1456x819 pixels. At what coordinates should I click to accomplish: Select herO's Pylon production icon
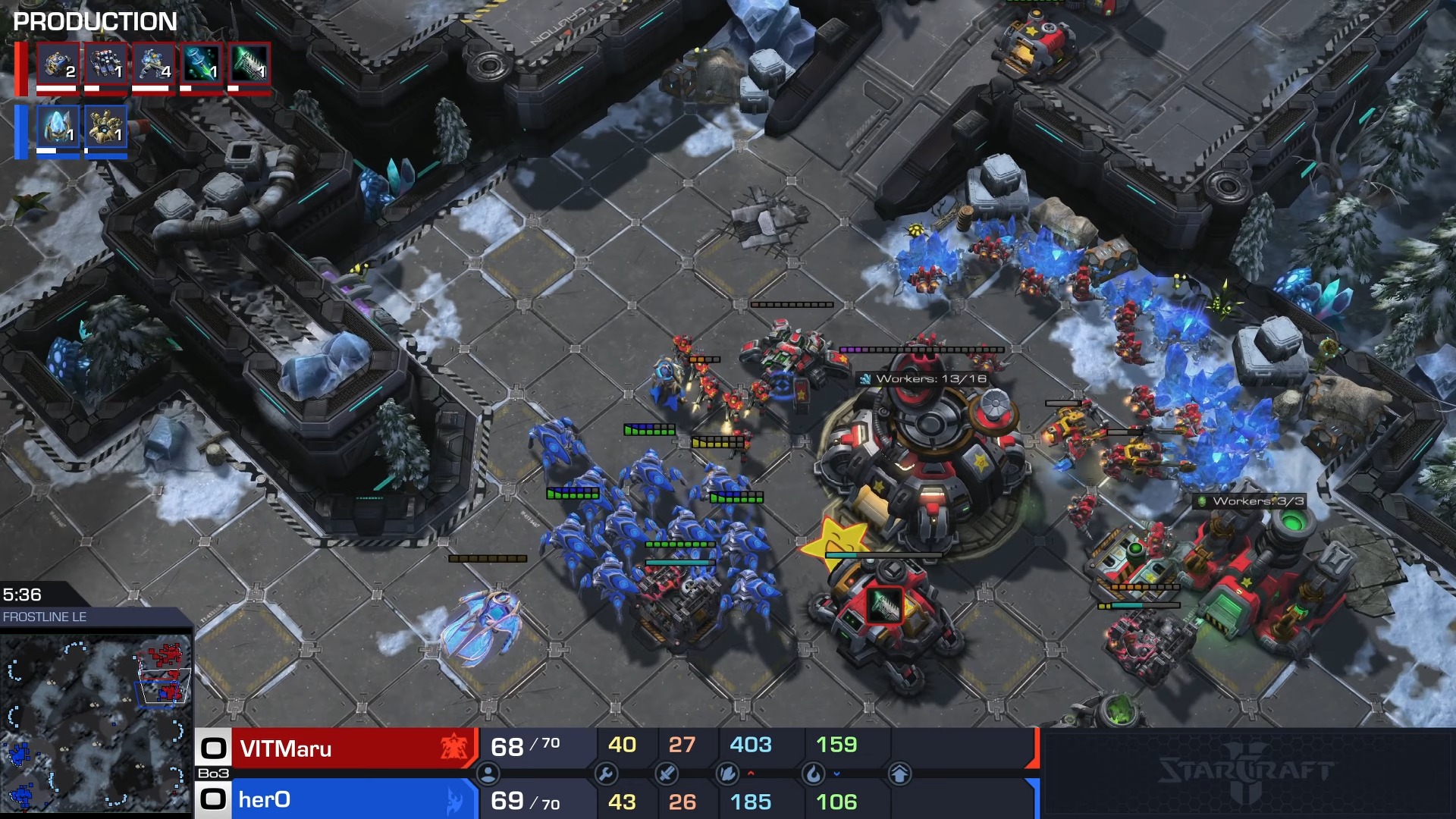point(58,126)
